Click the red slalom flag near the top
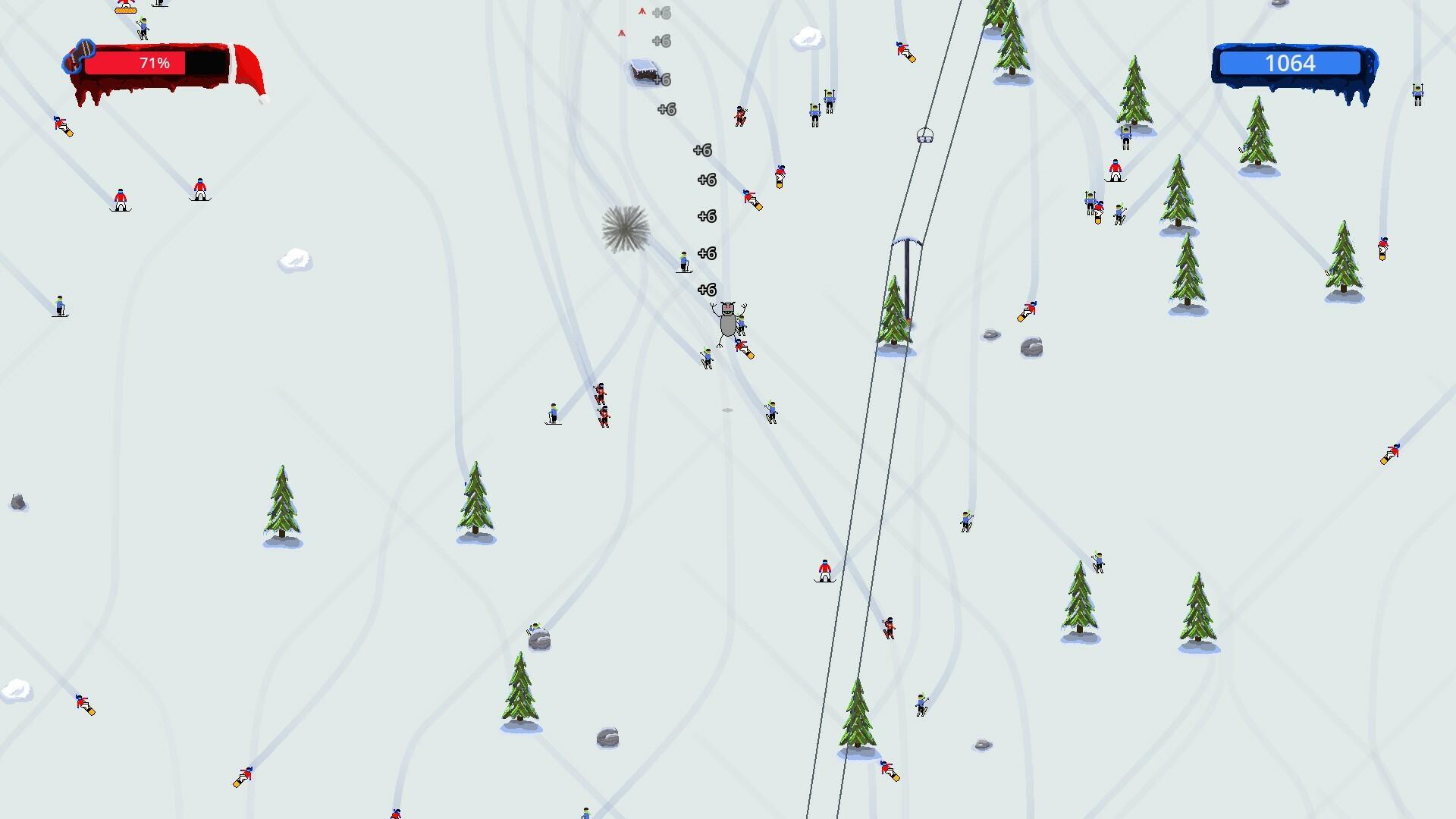 (x=642, y=12)
